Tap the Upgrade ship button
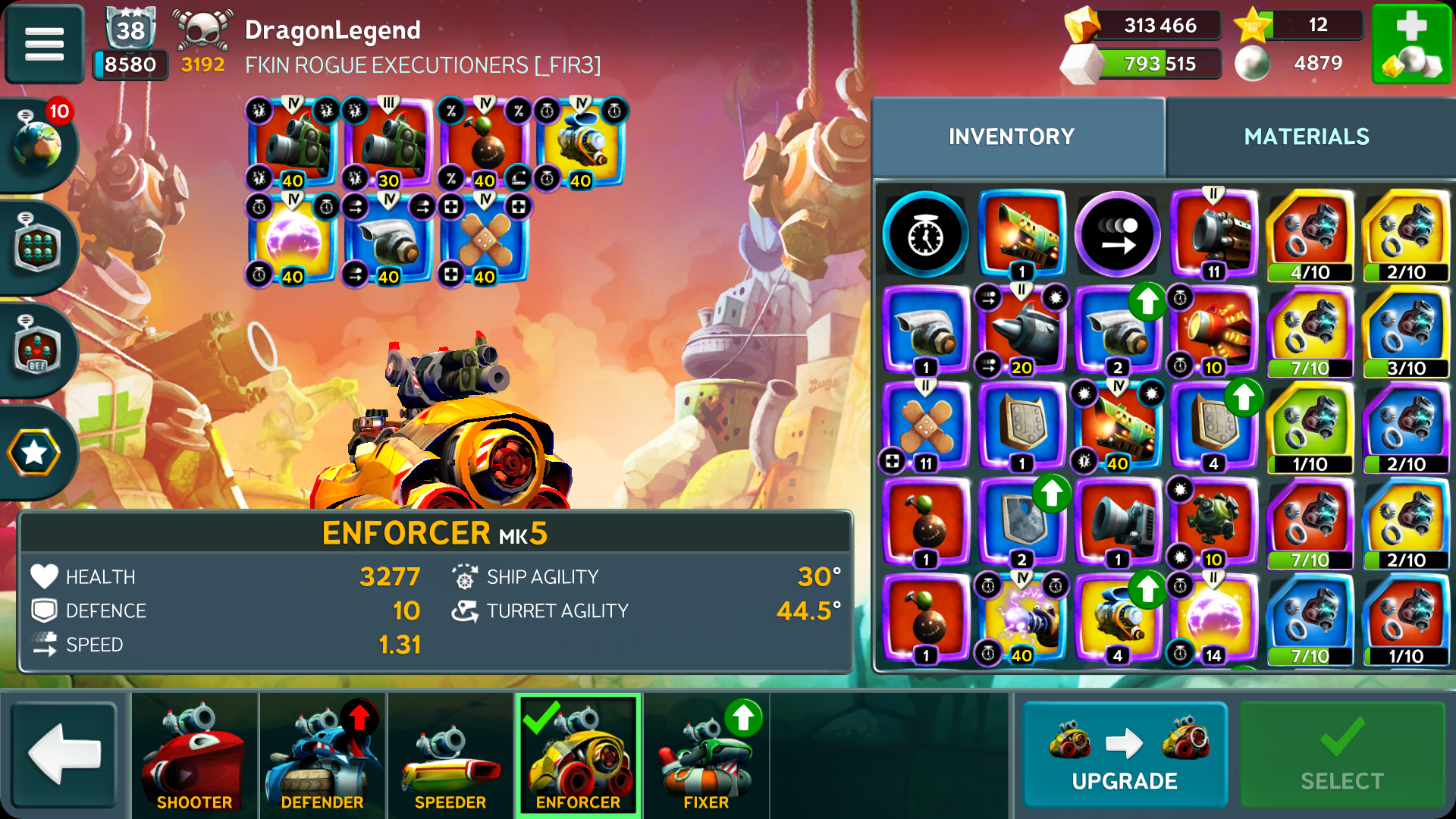The height and width of the screenshot is (819, 1456). pyautogui.click(x=1124, y=755)
